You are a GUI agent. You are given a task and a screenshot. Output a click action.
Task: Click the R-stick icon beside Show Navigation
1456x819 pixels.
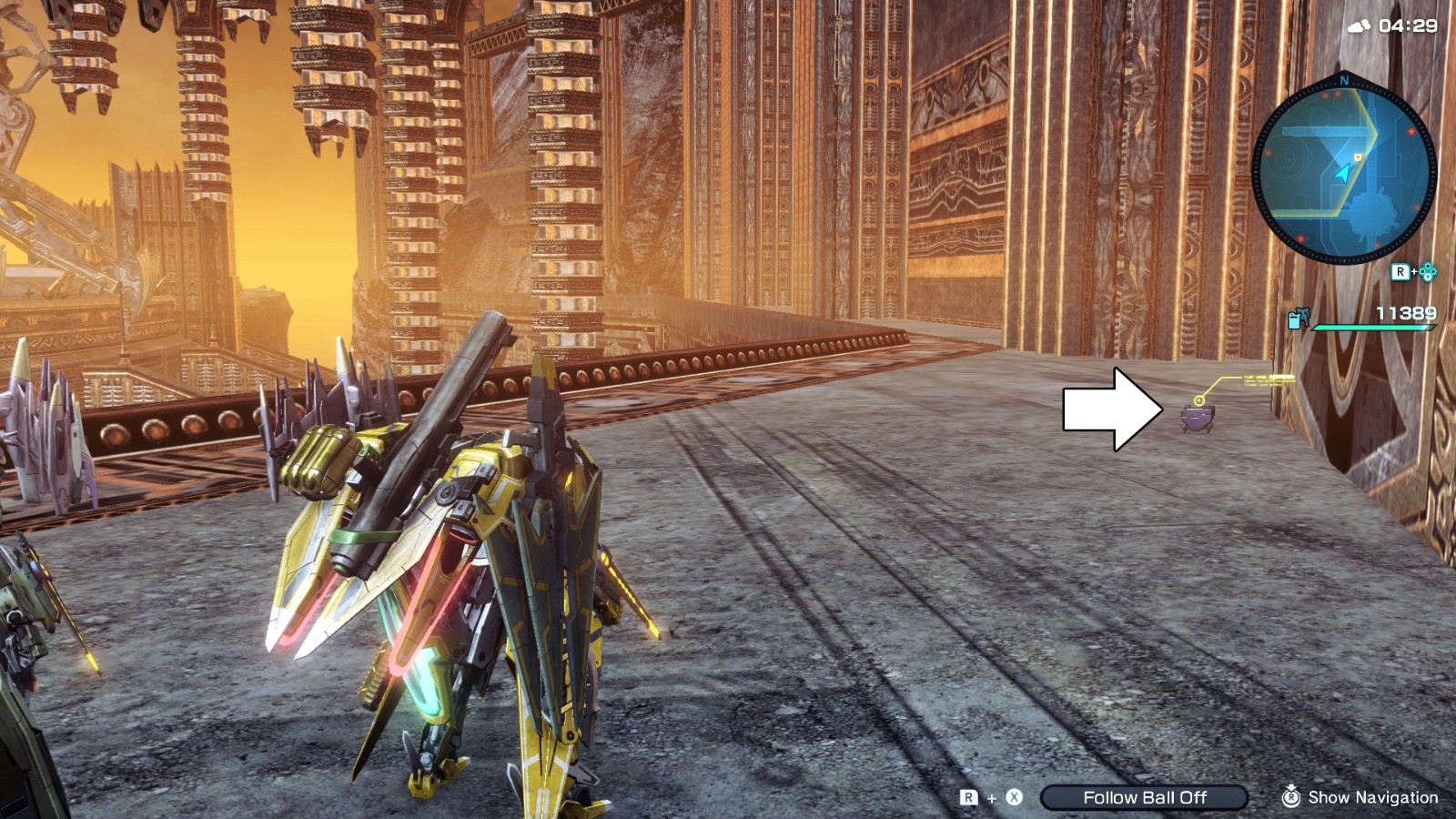click(1292, 796)
